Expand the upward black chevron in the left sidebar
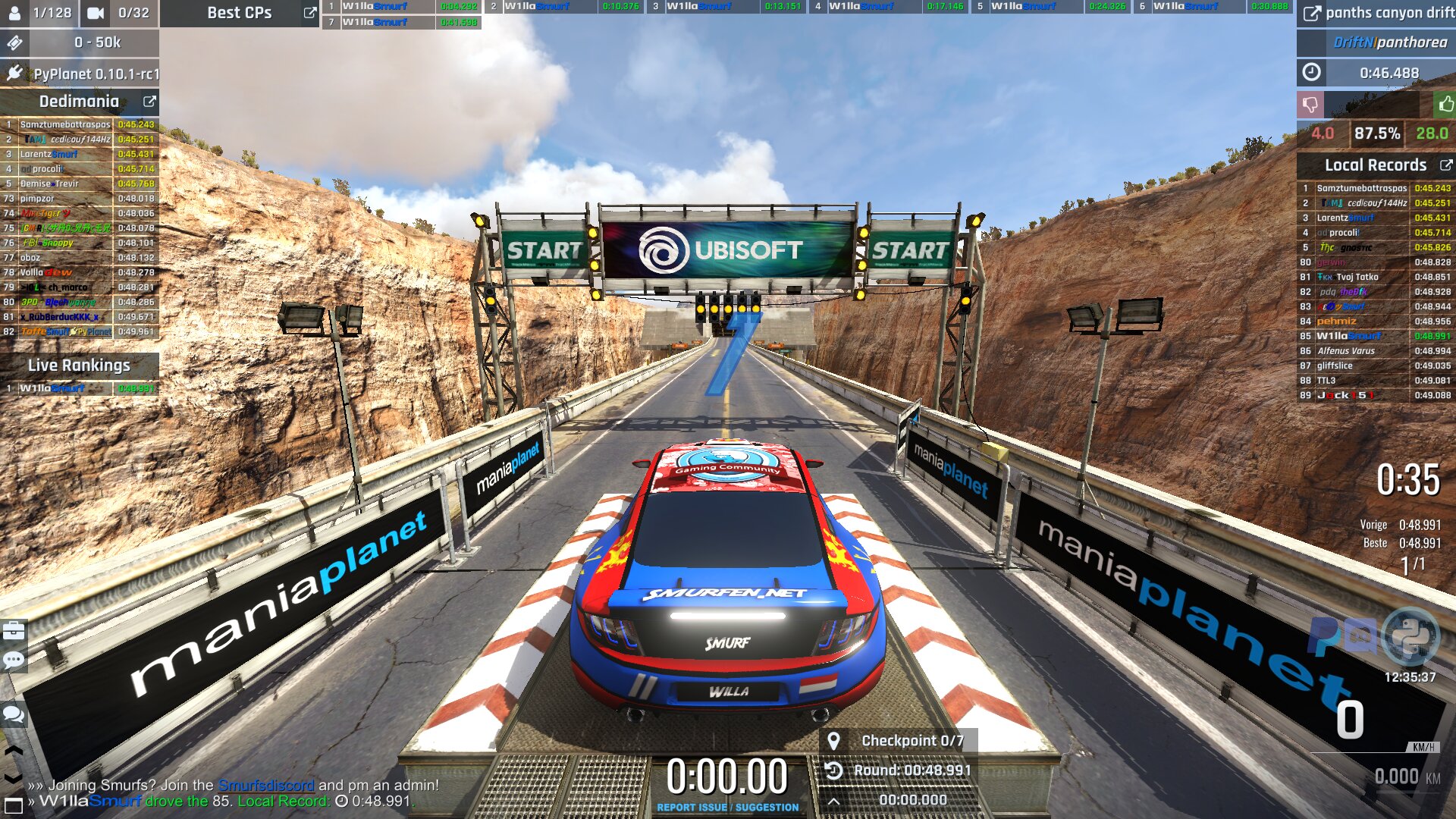Viewport: 1456px width, 819px height. click(12, 752)
